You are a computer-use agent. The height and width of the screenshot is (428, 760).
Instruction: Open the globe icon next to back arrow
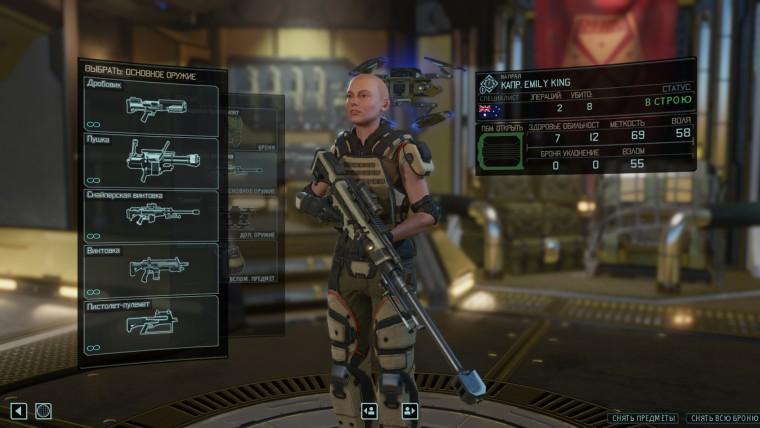tap(43, 410)
